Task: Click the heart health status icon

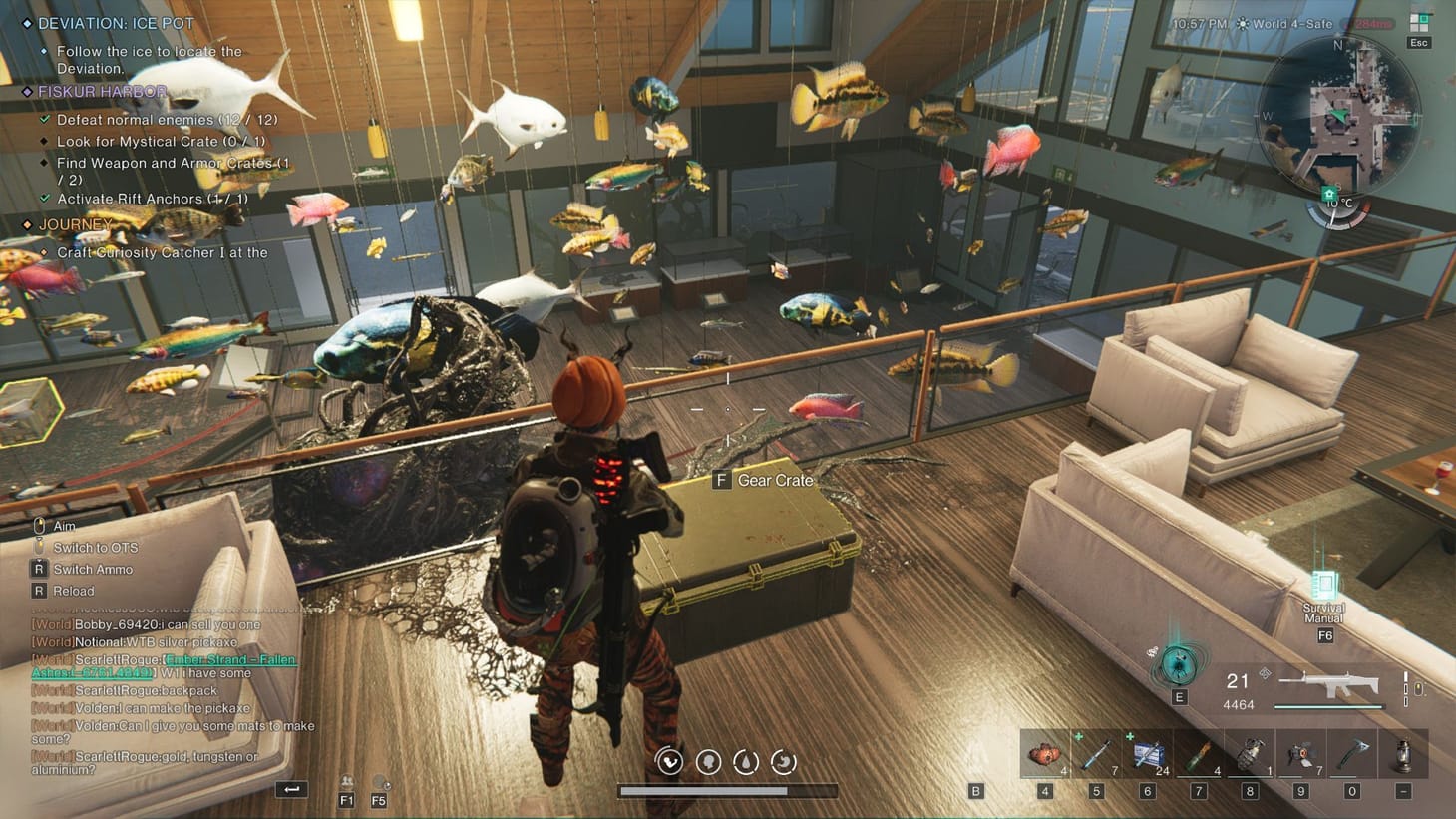Action: (x=668, y=762)
